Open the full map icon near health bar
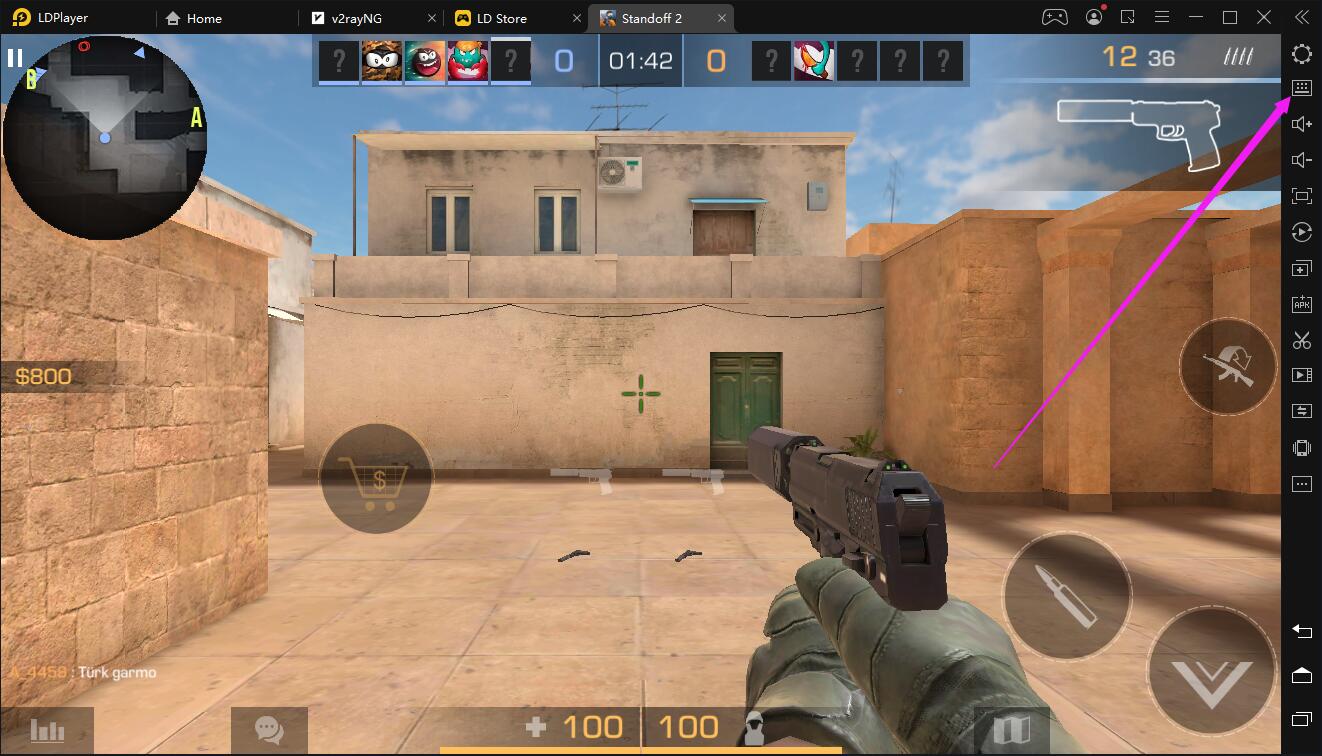 (x=1014, y=729)
